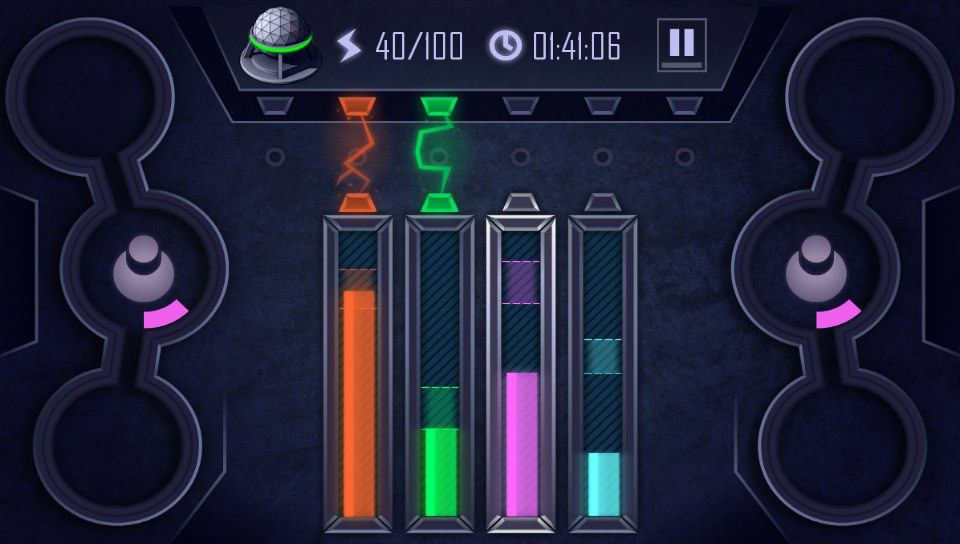This screenshot has height=544, width=960.
Task: Choose the cyan energy tube
Action: coord(603,375)
